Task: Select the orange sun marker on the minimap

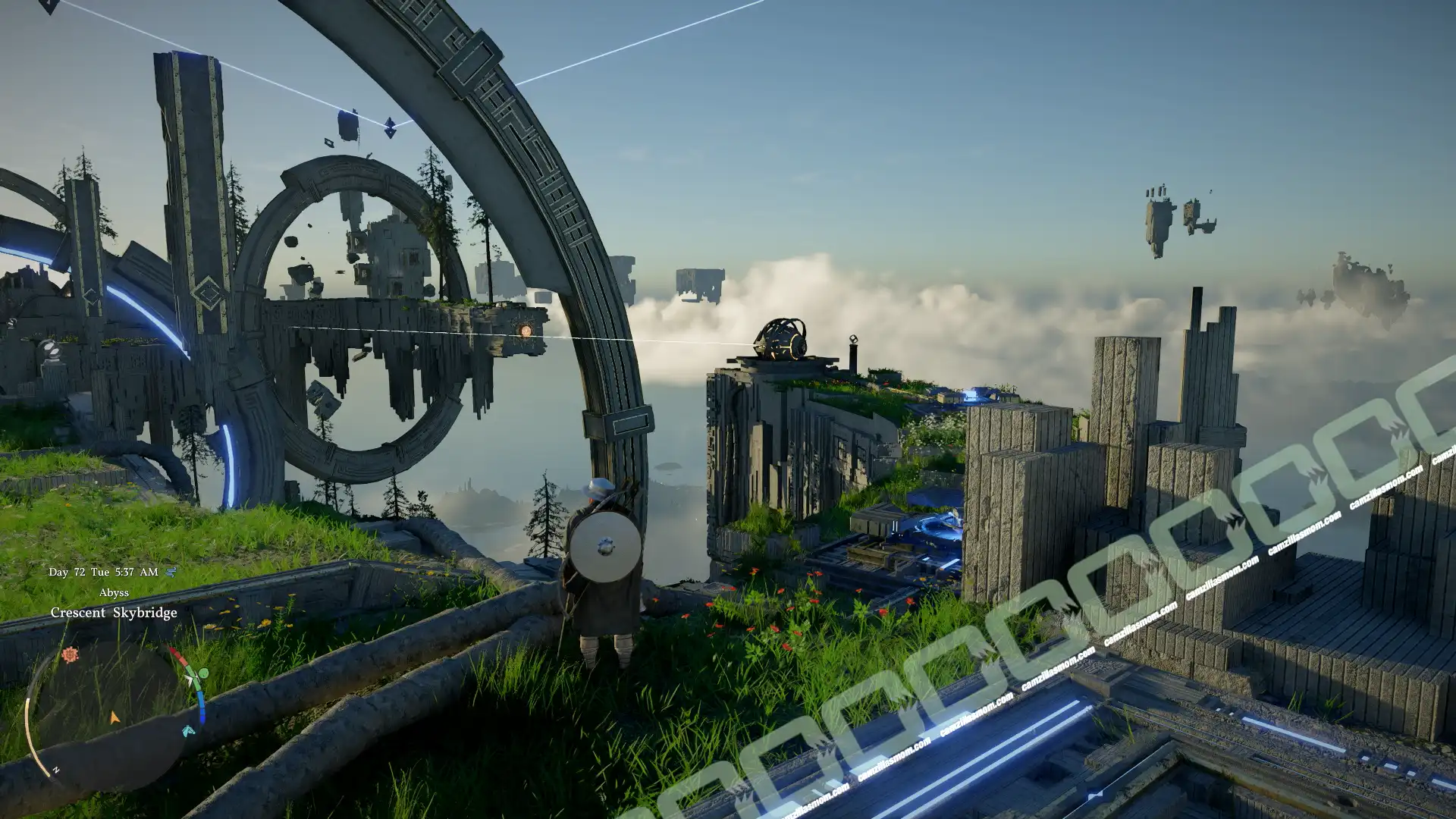Action: (x=71, y=654)
